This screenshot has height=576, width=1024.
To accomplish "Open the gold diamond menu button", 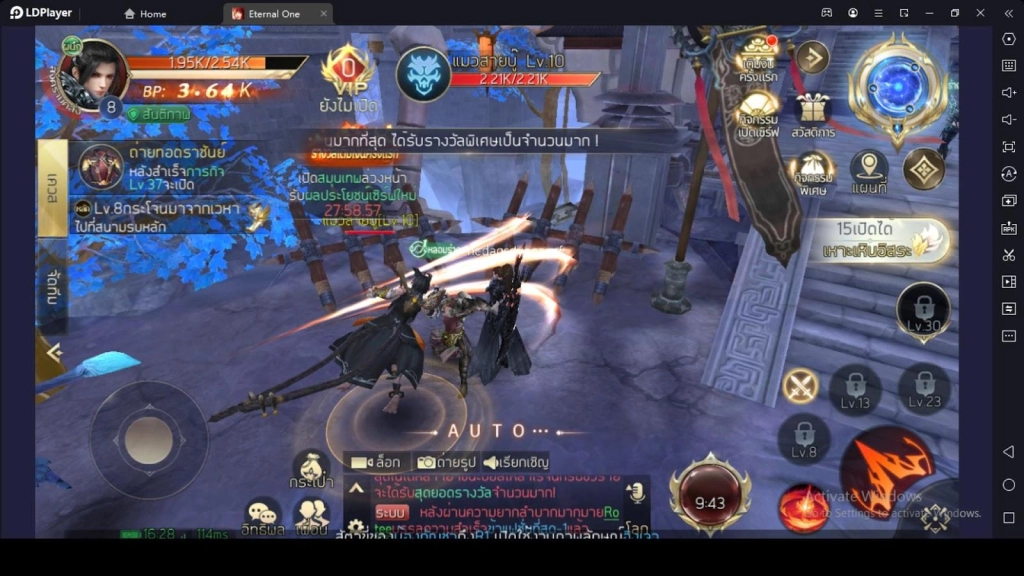I will click(x=923, y=170).
